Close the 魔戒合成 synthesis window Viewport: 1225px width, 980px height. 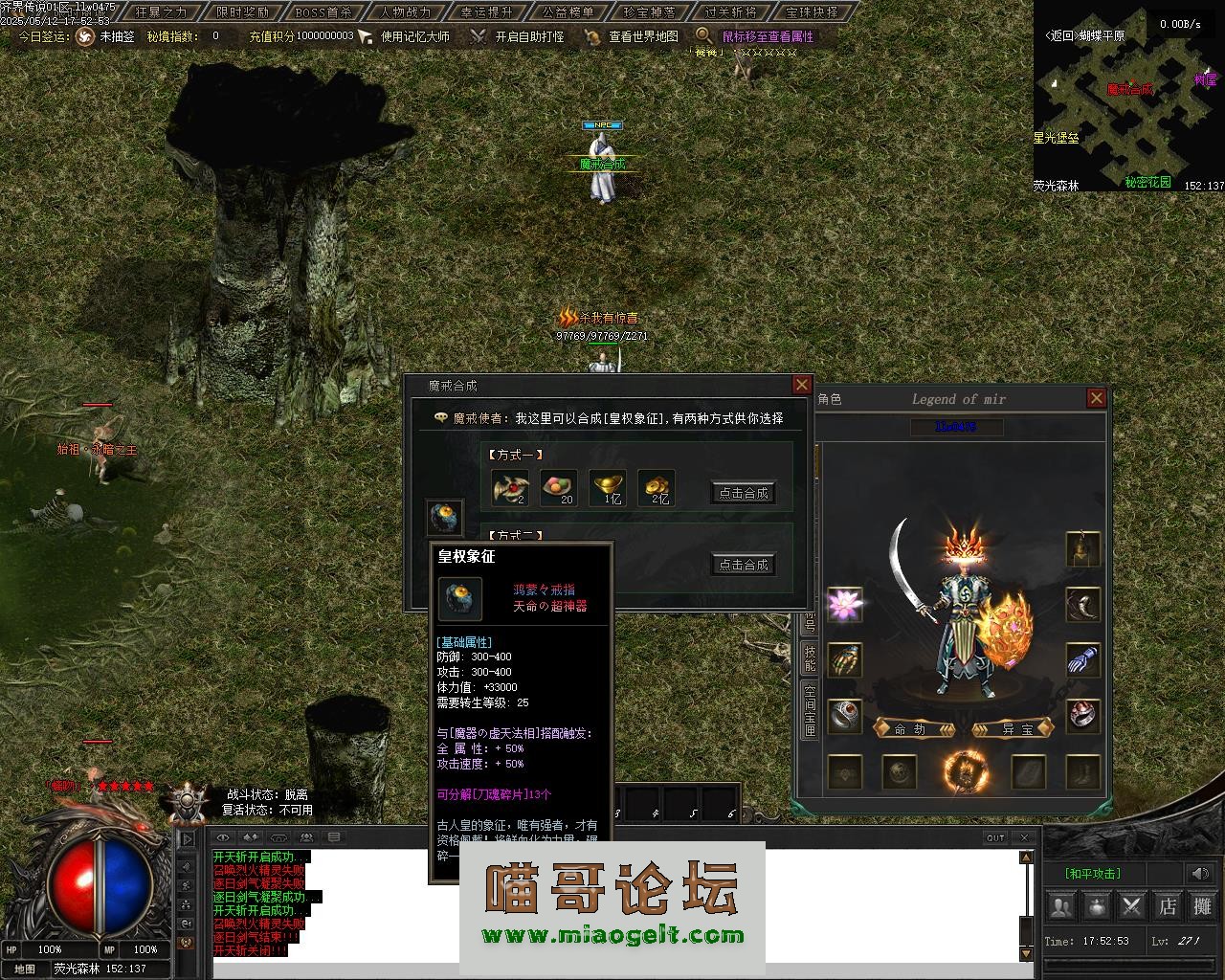[802, 385]
